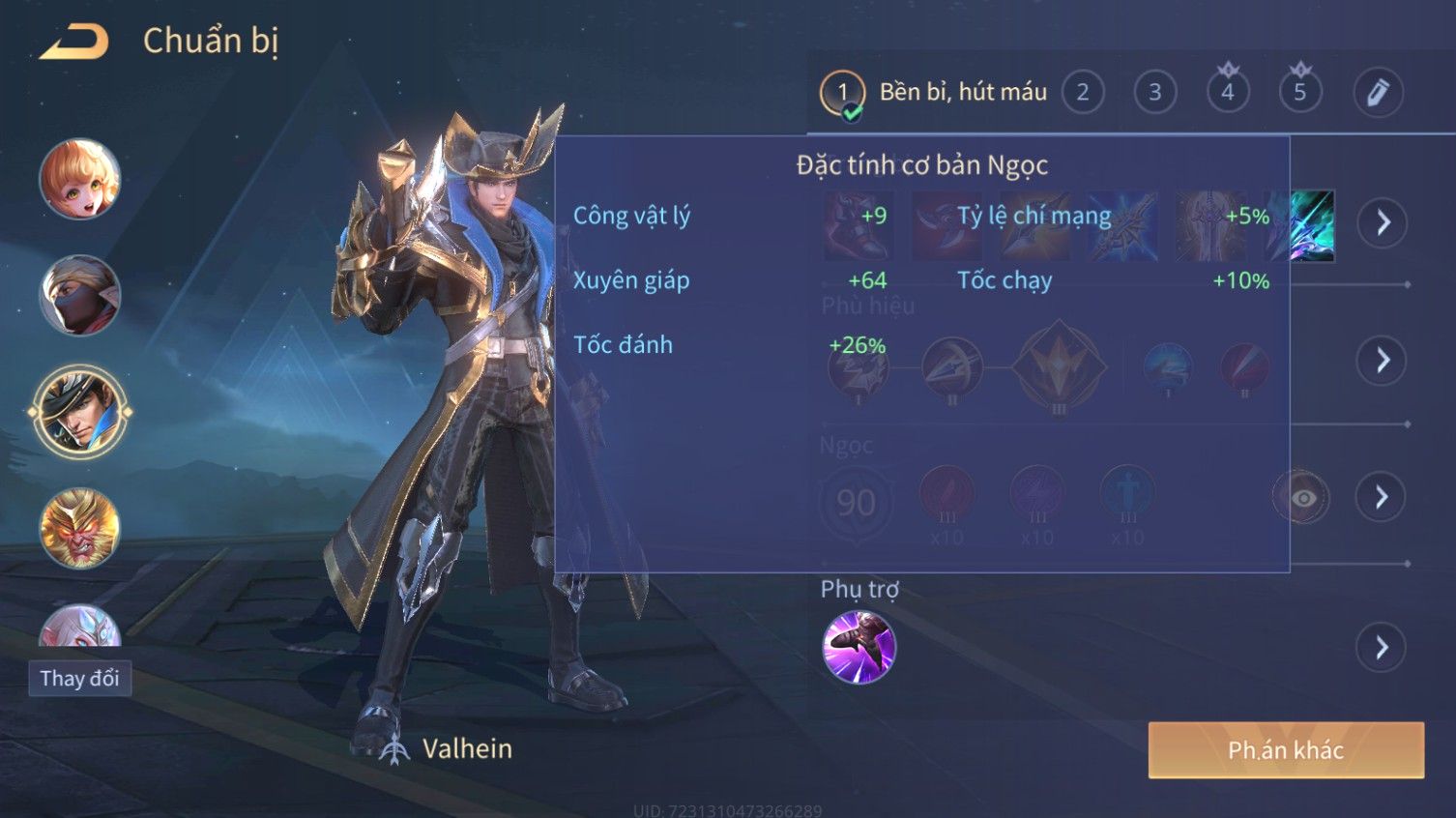Open preset tab 5

coord(1300,93)
